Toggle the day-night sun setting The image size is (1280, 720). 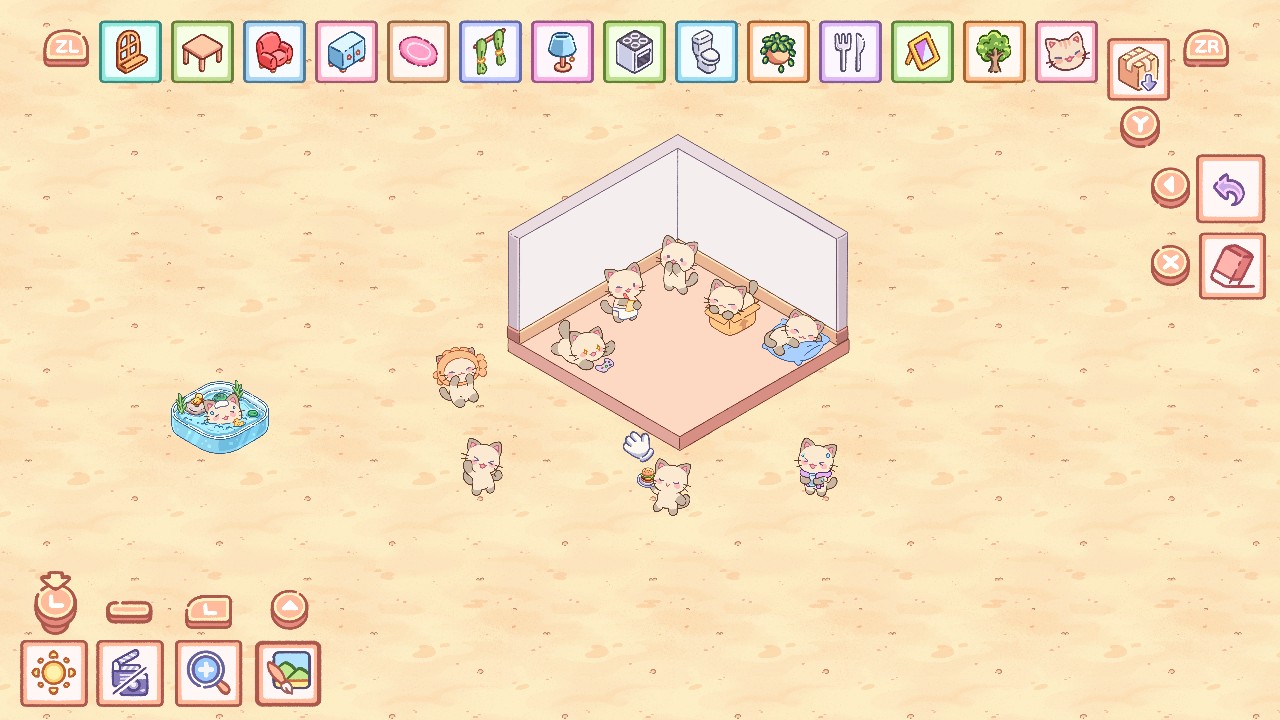[55, 673]
